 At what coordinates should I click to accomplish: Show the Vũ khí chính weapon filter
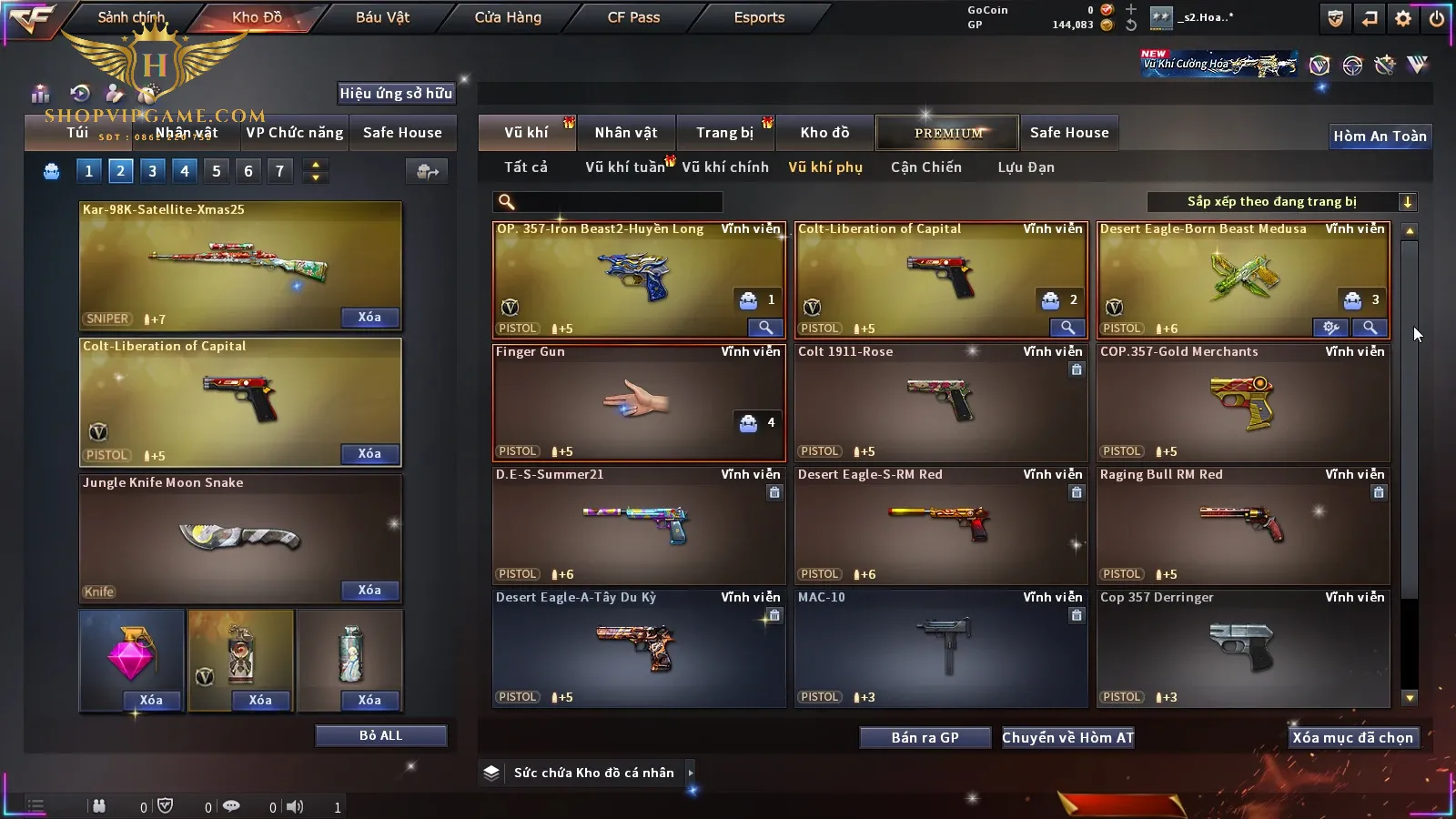coord(725,167)
